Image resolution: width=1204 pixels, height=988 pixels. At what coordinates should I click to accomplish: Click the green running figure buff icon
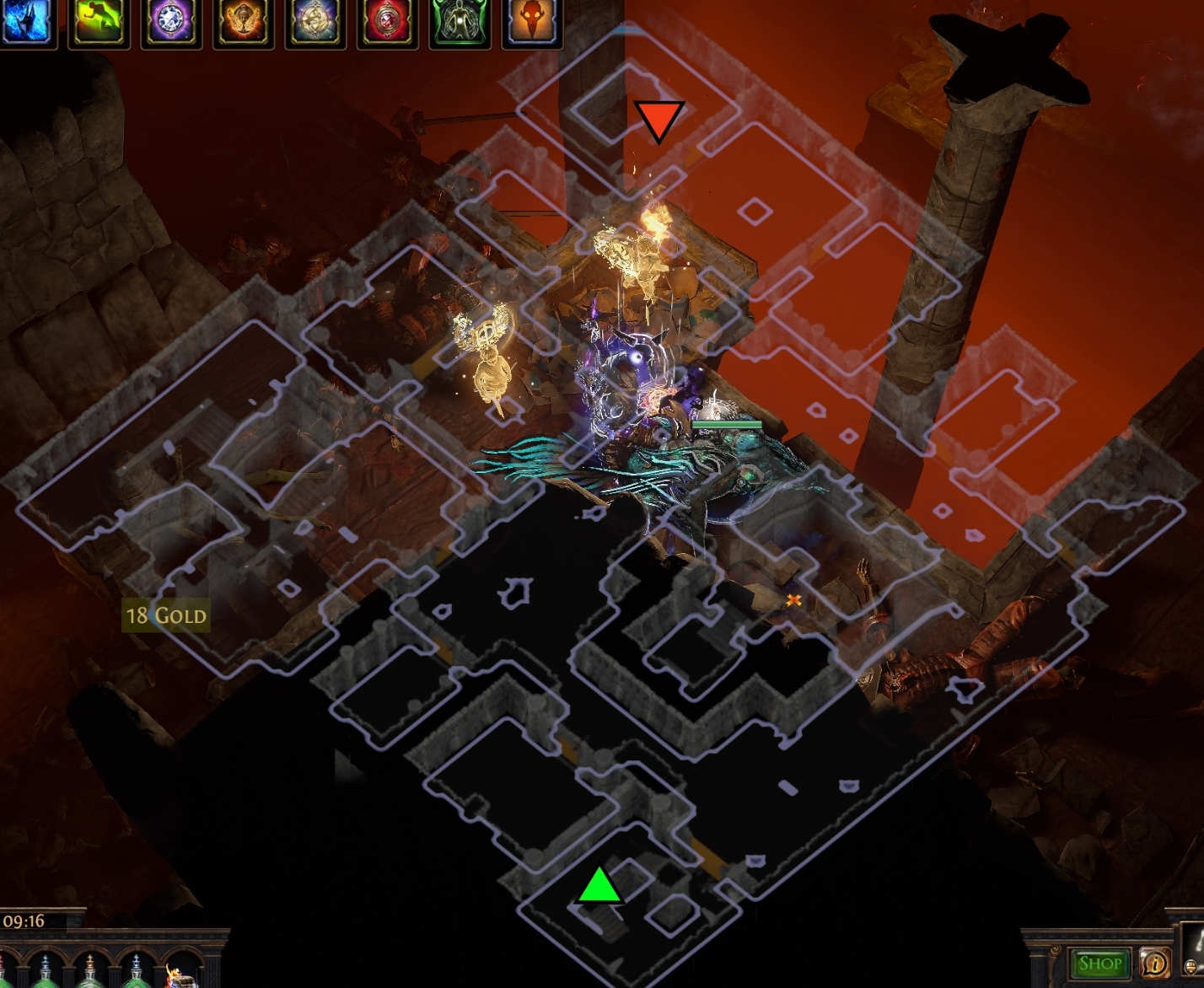coord(99,21)
